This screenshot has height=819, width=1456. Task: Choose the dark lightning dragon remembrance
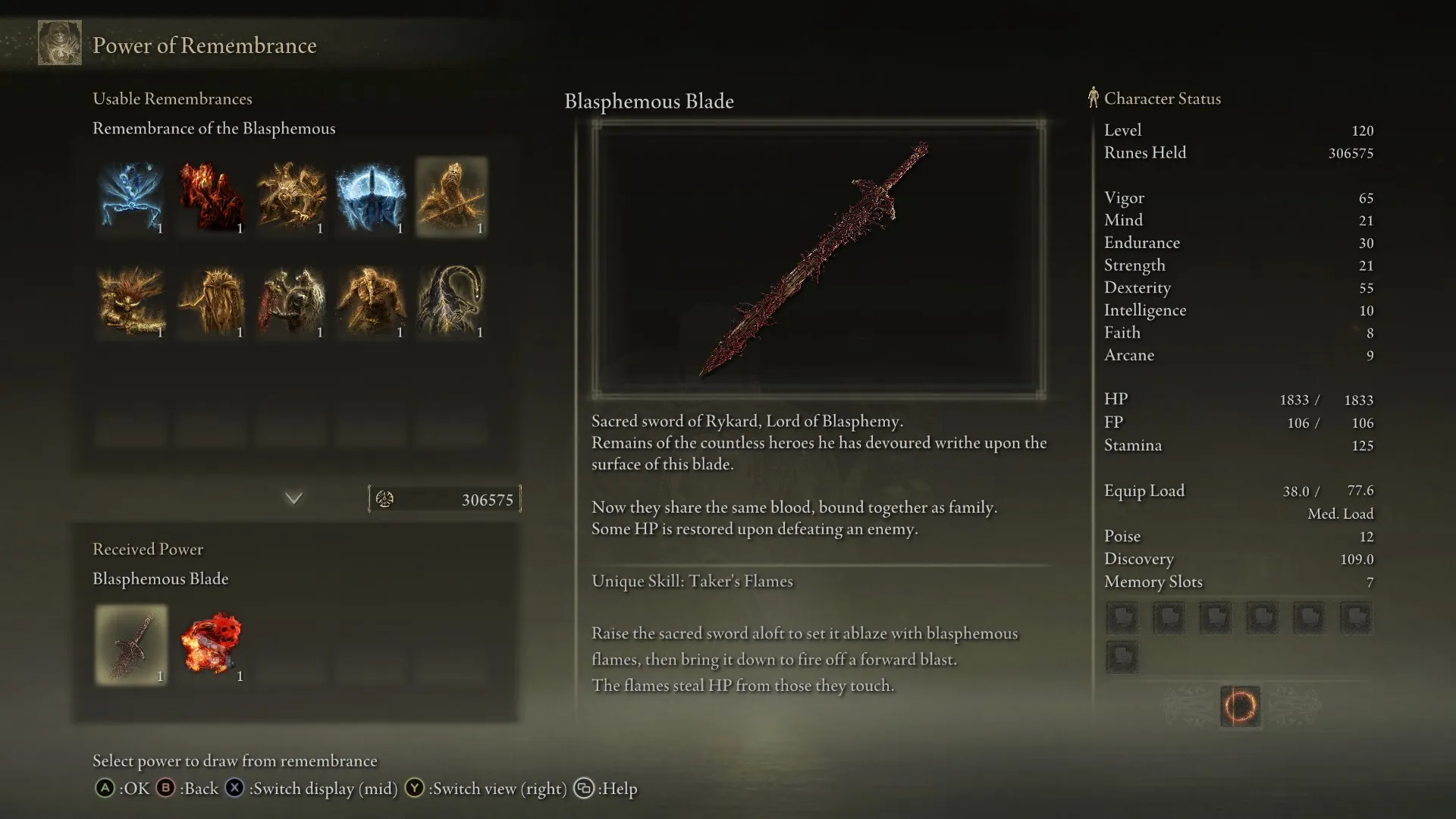click(451, 301)
